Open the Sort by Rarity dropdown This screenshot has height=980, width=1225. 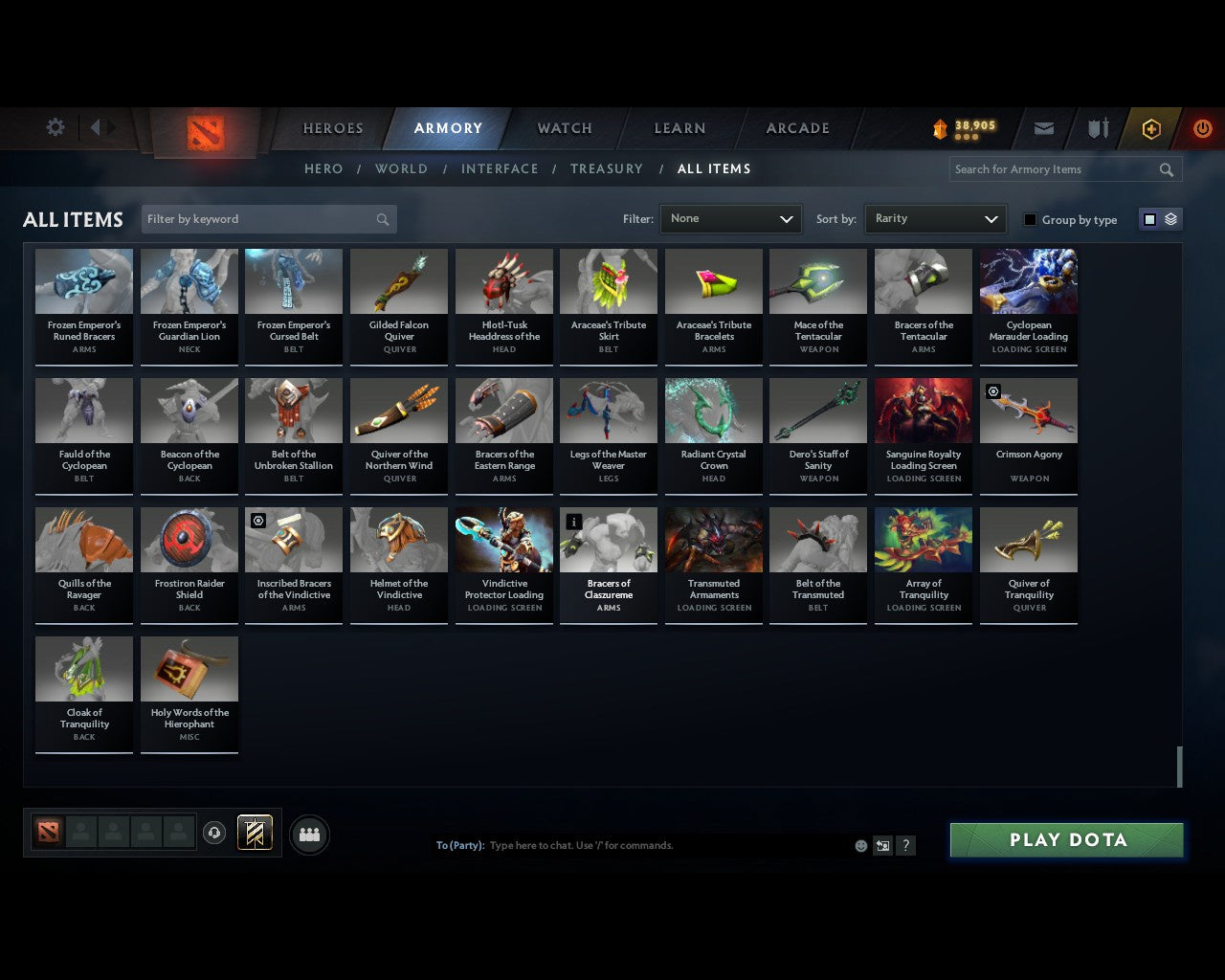coord(935,218)
